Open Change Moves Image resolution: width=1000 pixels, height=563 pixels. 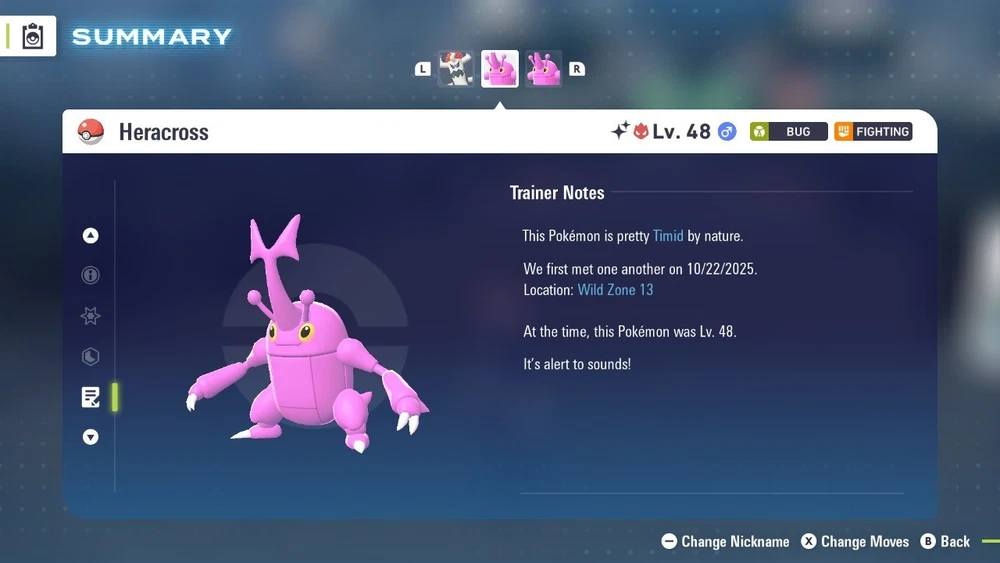pyautogui.click(x=855, y=541)
